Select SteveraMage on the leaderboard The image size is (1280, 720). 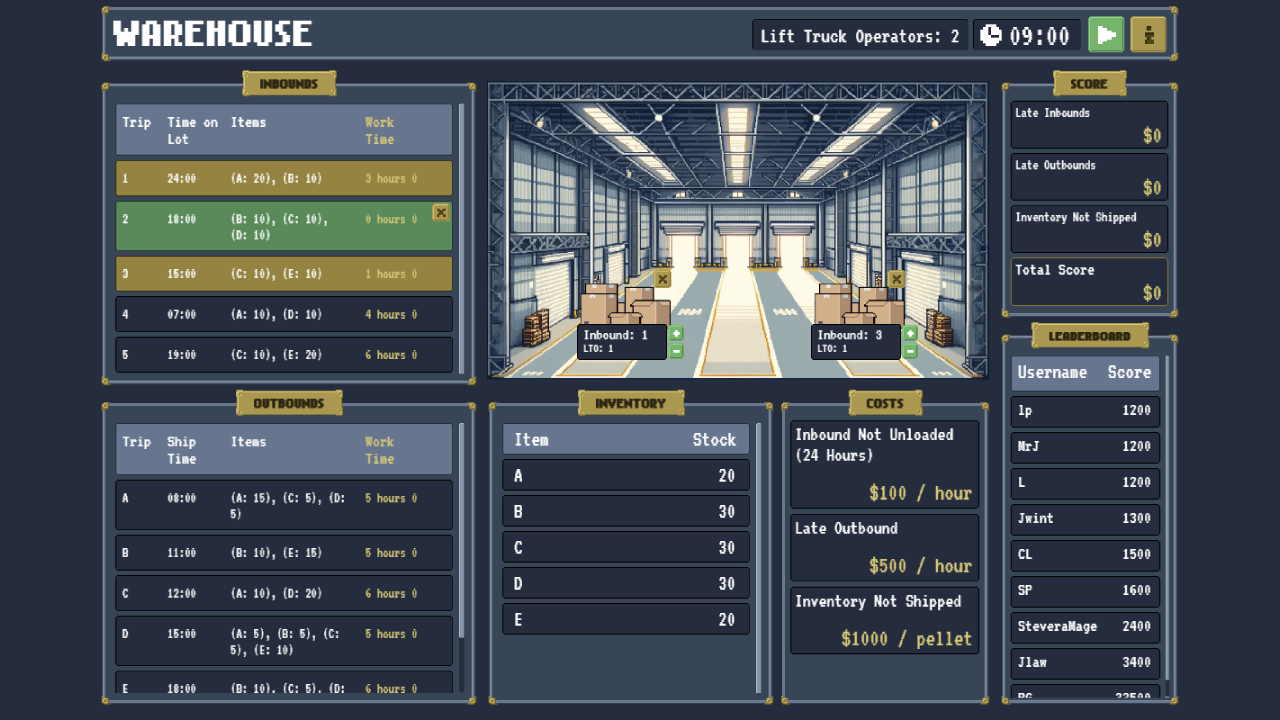click(1085, 626)
